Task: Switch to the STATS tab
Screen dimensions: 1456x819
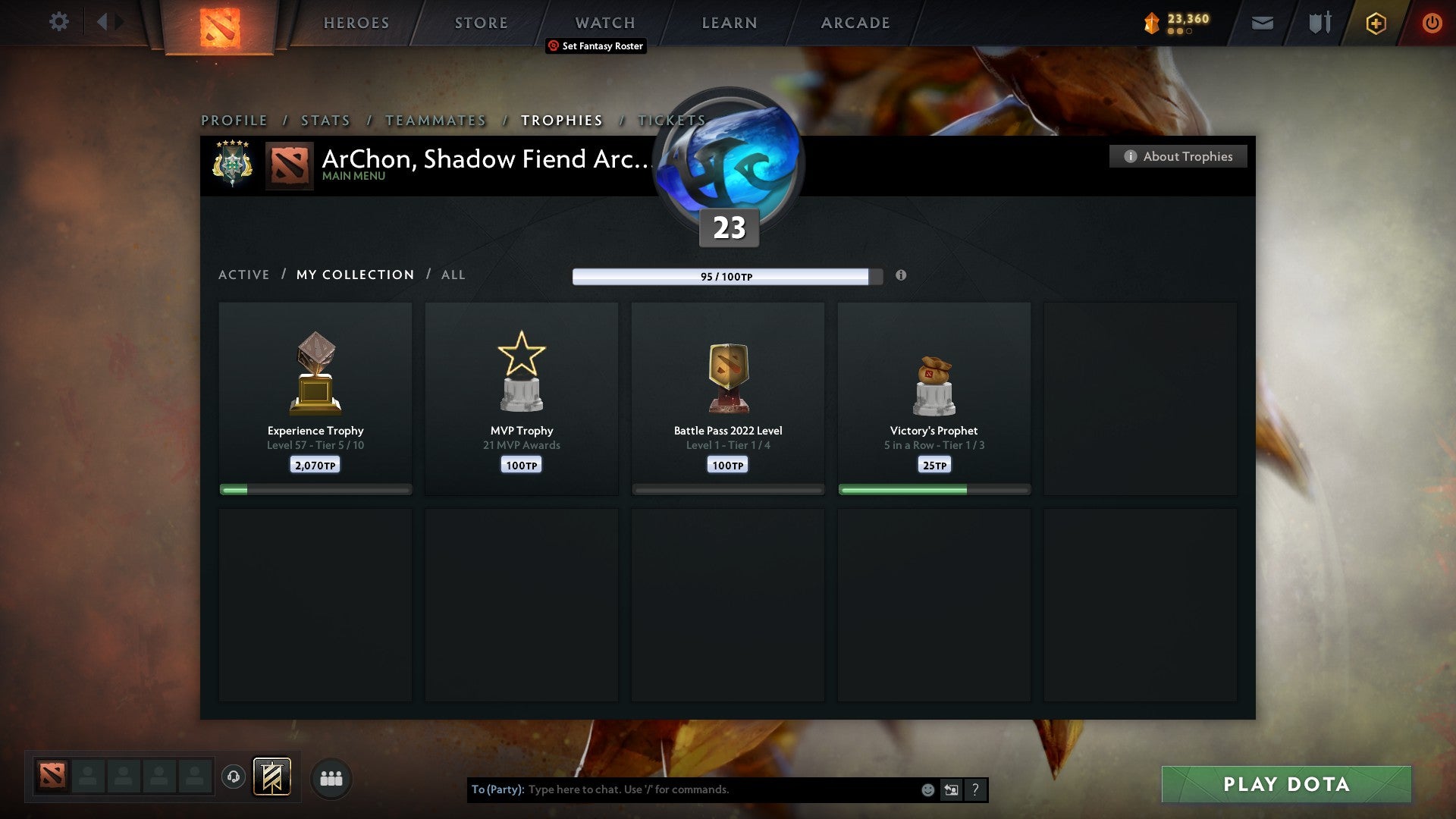Action: click(x=325, y=120)
